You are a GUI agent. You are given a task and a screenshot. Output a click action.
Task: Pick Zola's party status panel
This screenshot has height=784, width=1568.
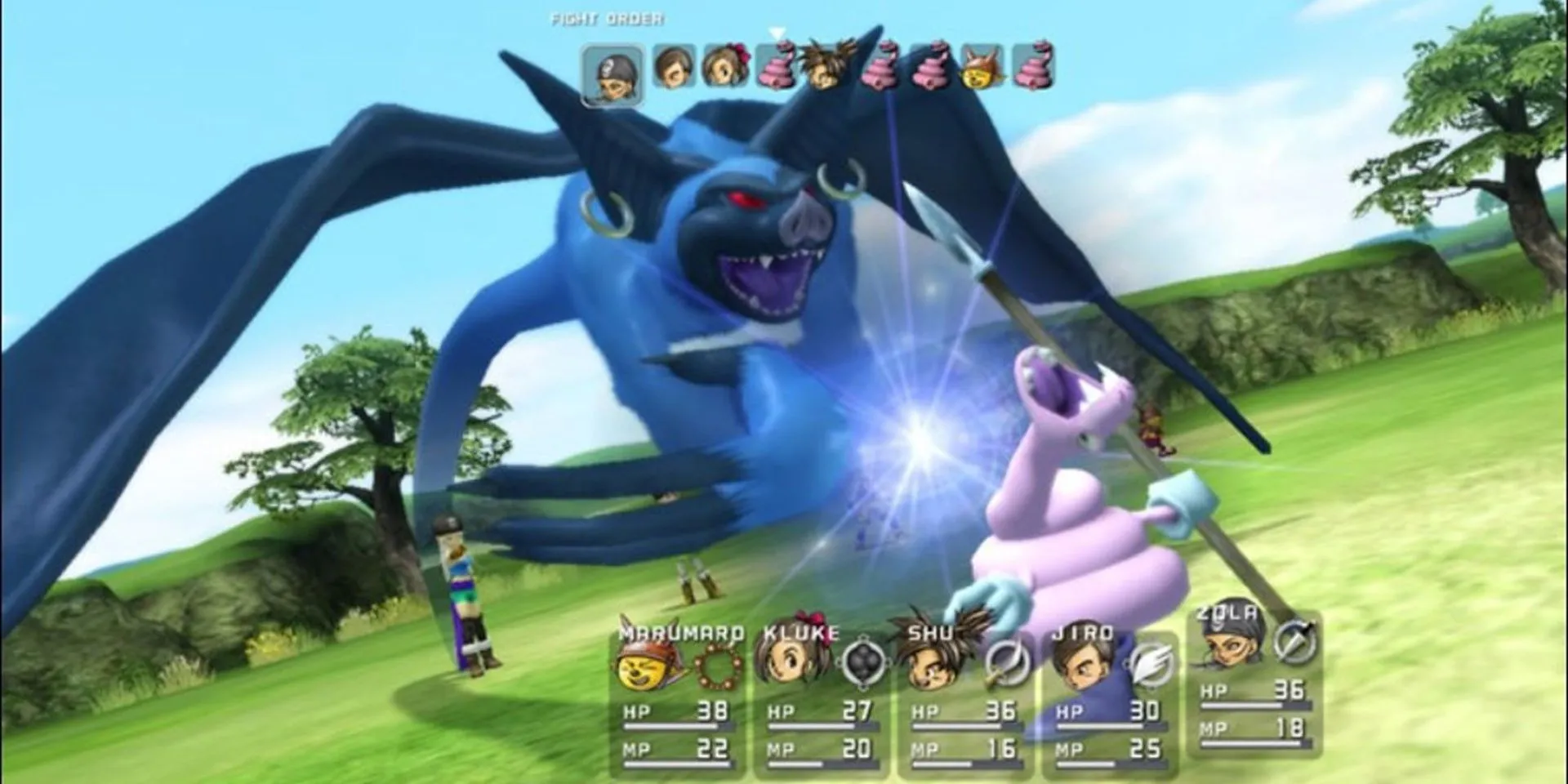pos(1254,684)
